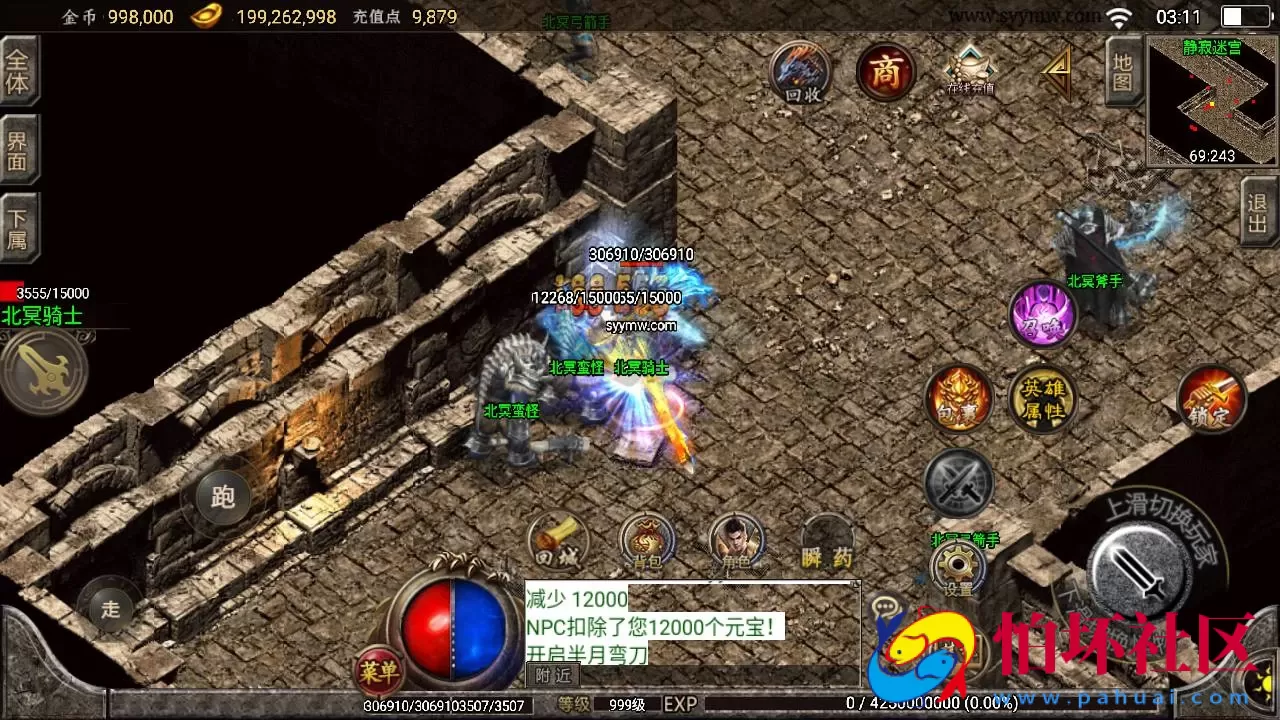Switch to 走 walking mode
The width and height of the screenshot is (1280, 720).
coord(110,608)
